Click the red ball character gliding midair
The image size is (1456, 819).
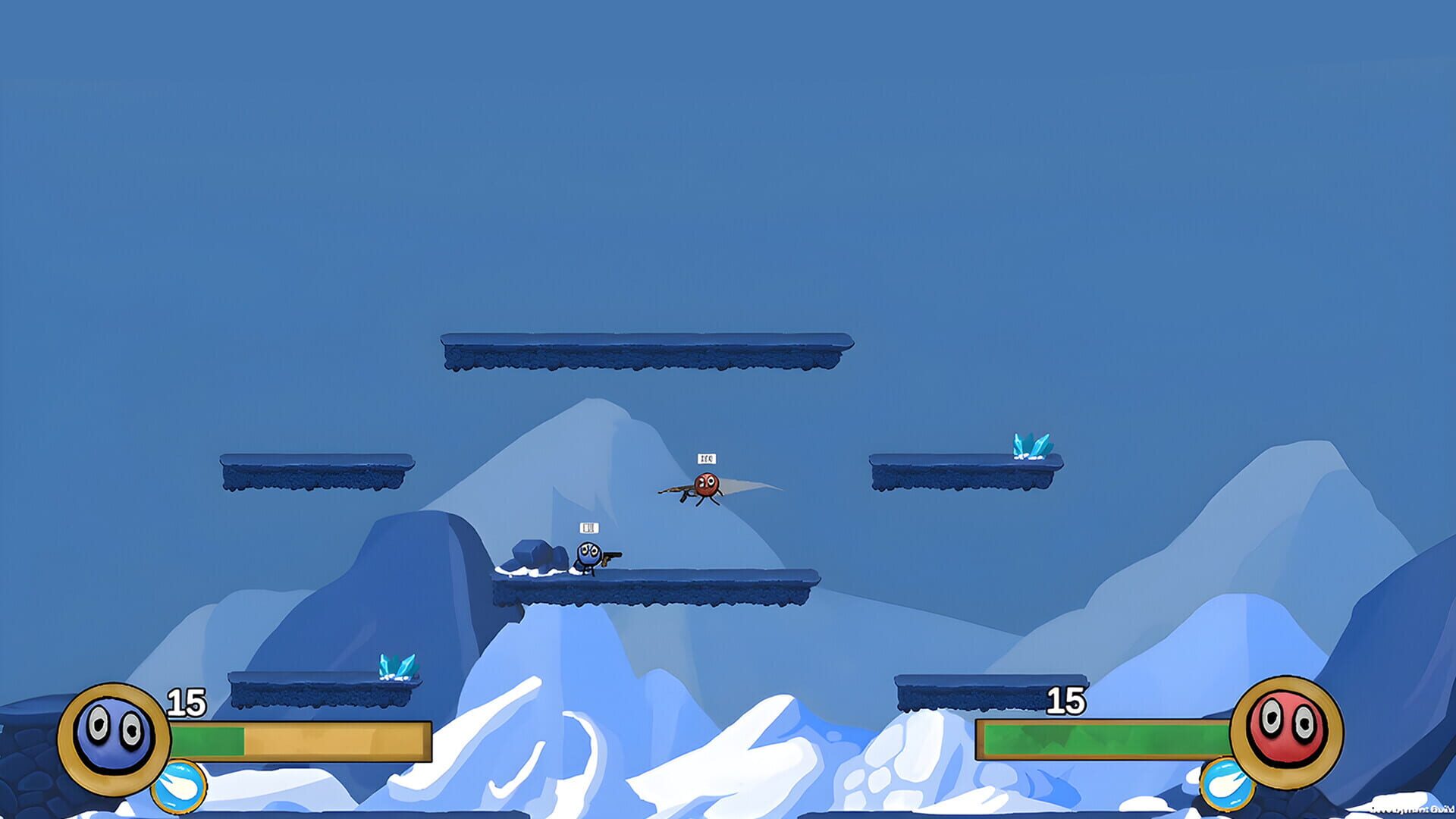point(707,483)
